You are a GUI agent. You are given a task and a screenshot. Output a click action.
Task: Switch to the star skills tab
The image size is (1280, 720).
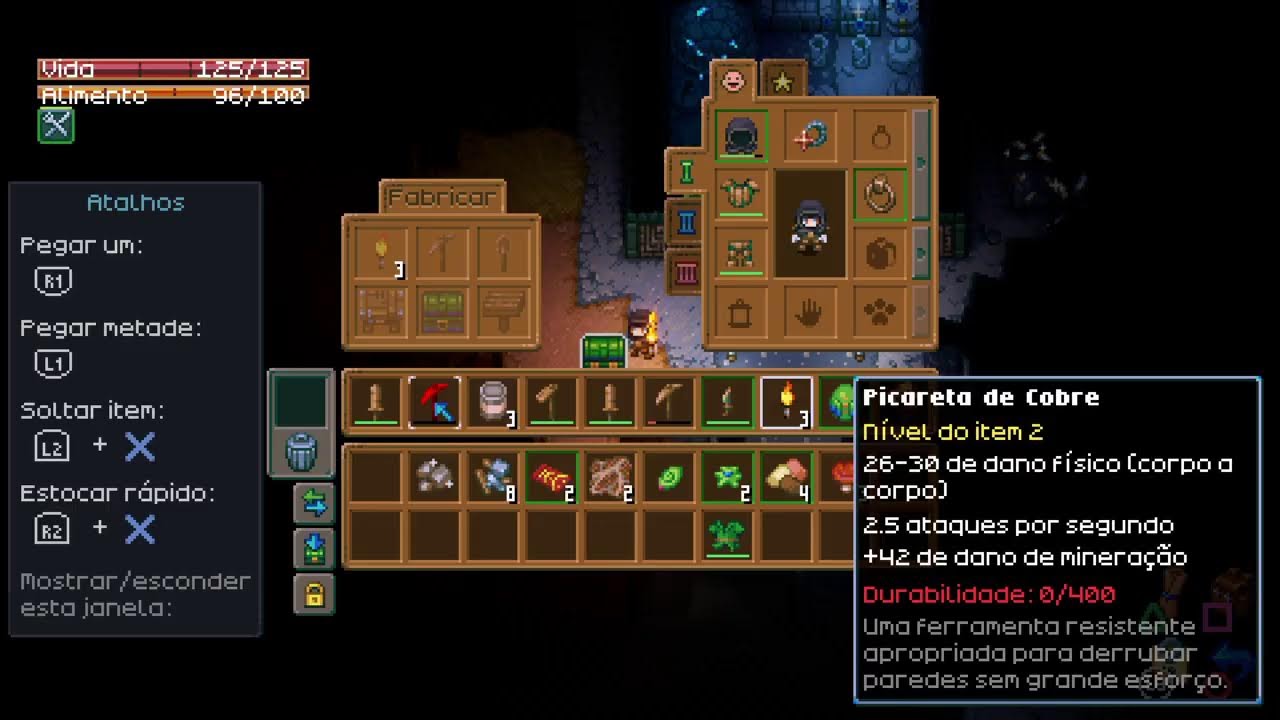(783, 81)
